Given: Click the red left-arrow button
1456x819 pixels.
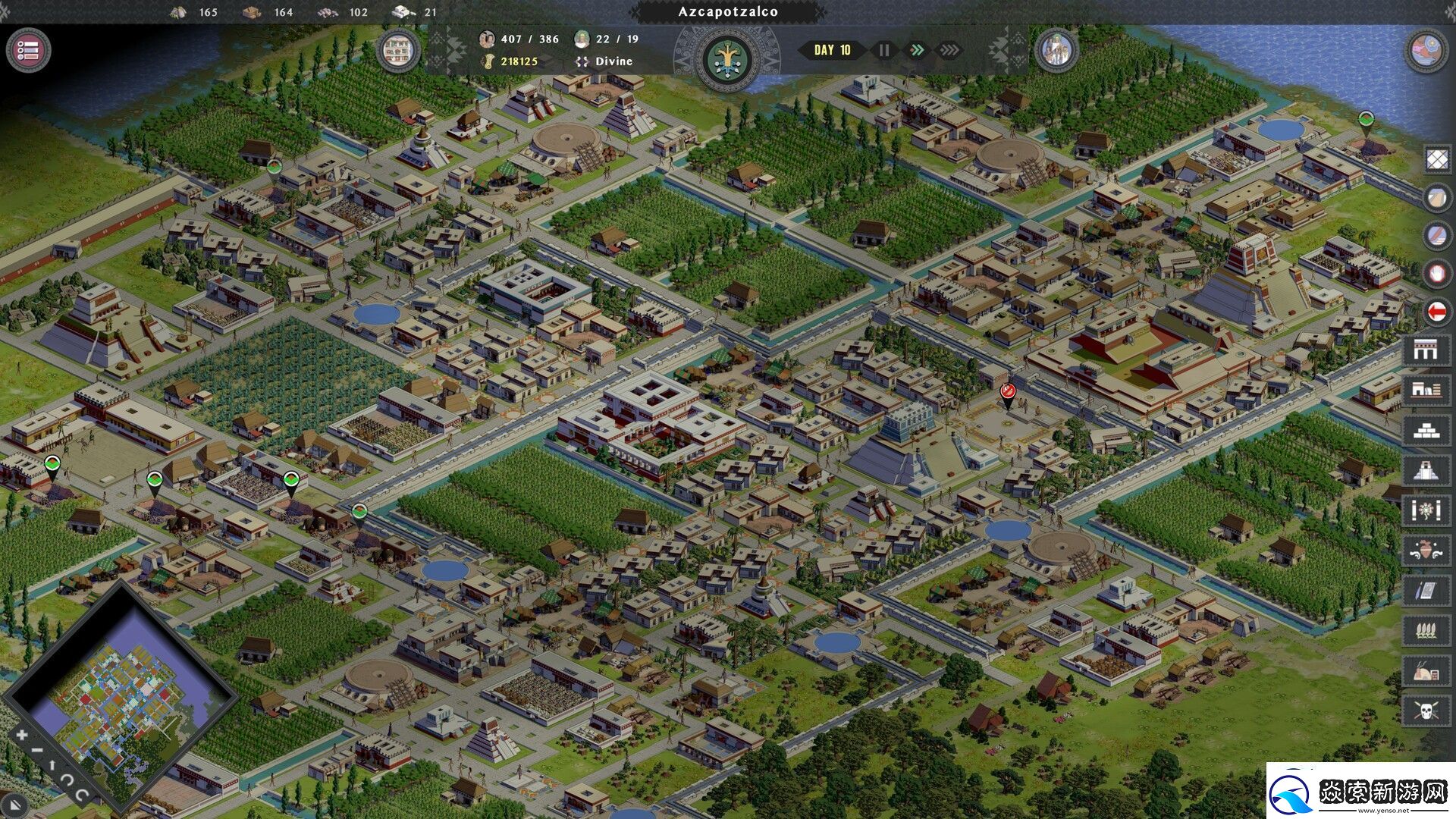Looking at the screenshot, I should point(1437,311).
